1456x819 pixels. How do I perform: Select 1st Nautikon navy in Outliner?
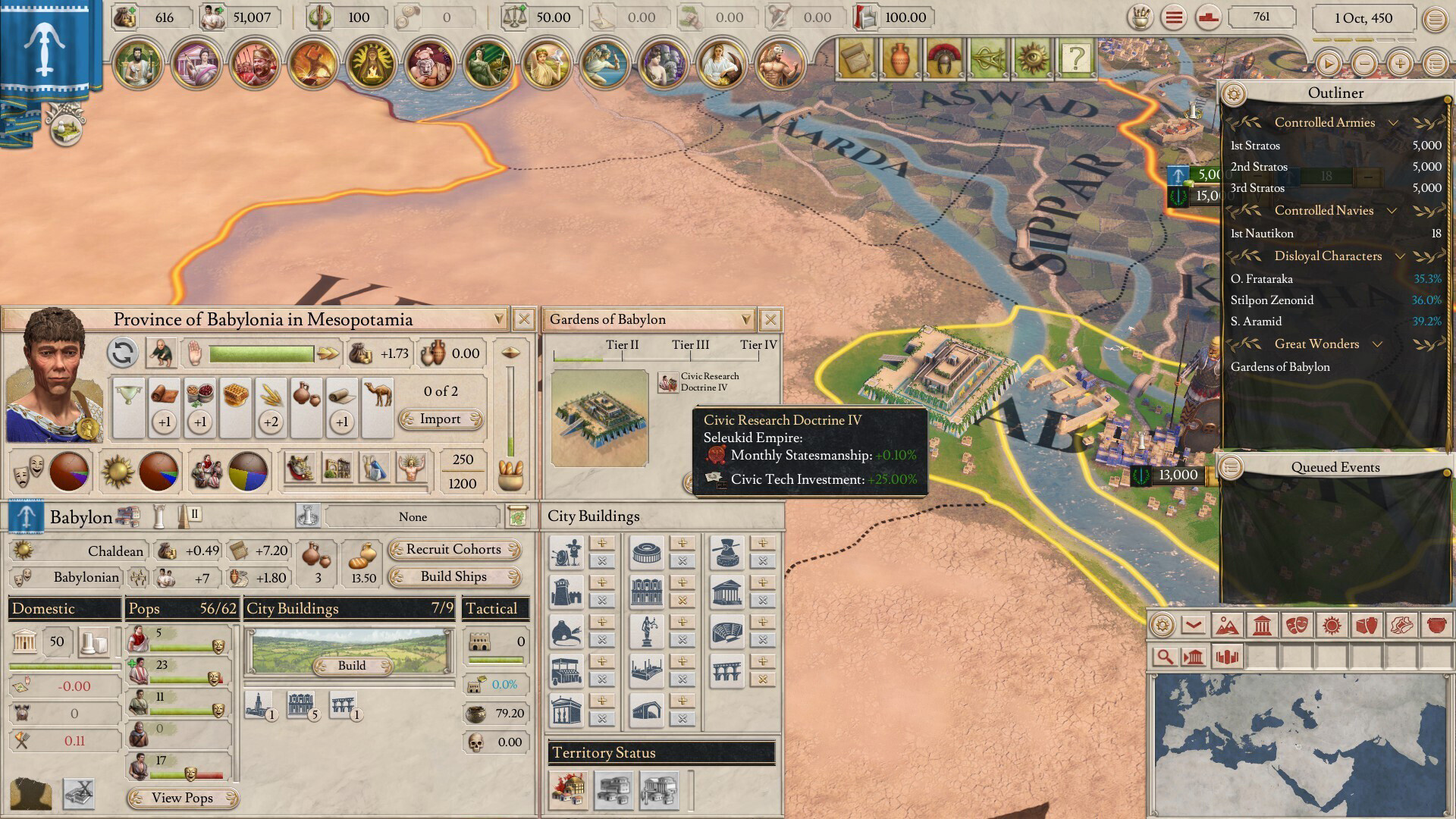click(1262, 234)
